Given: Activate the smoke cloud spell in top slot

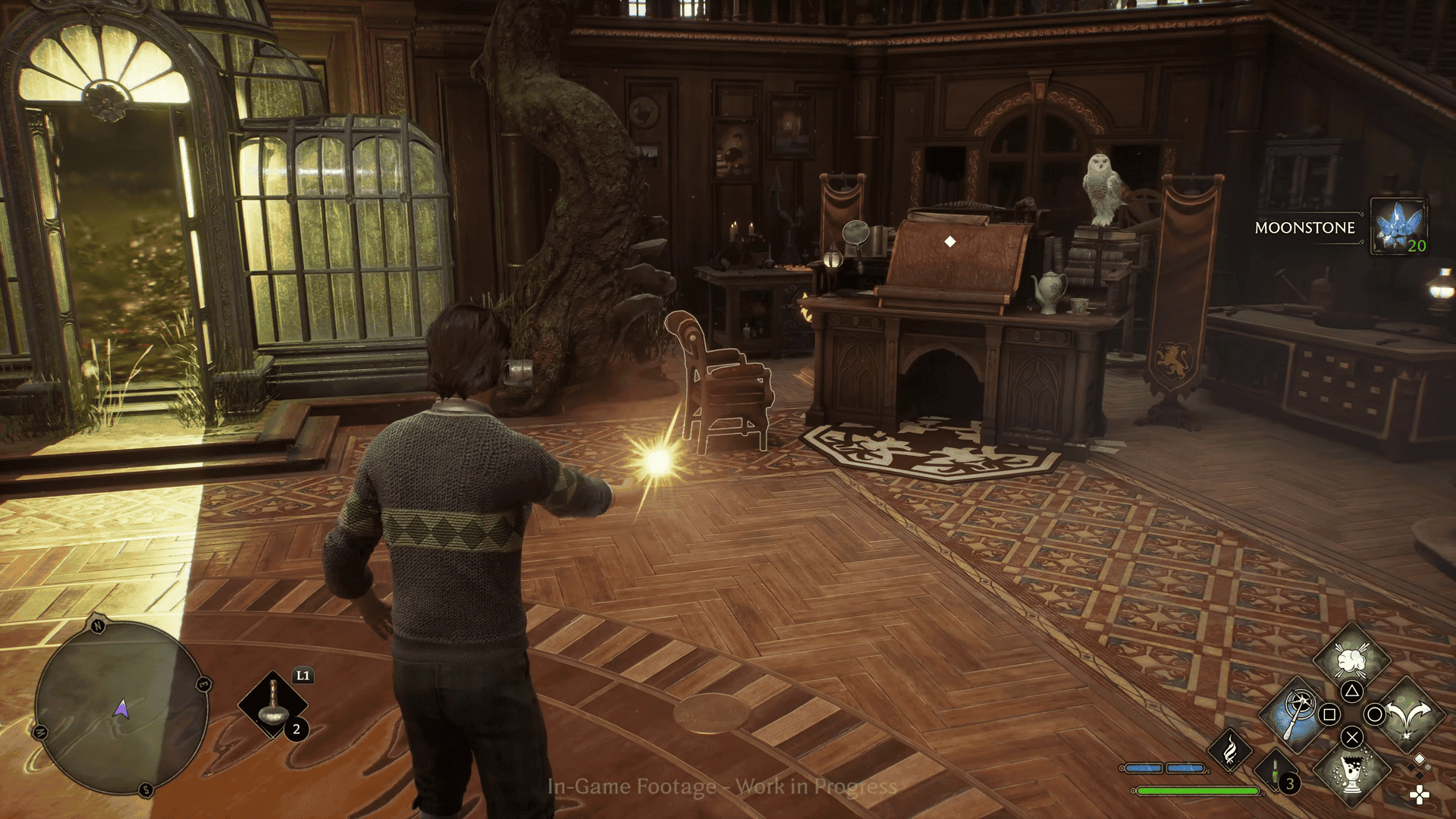Looking at the screenshot, I should point(1351,658).
